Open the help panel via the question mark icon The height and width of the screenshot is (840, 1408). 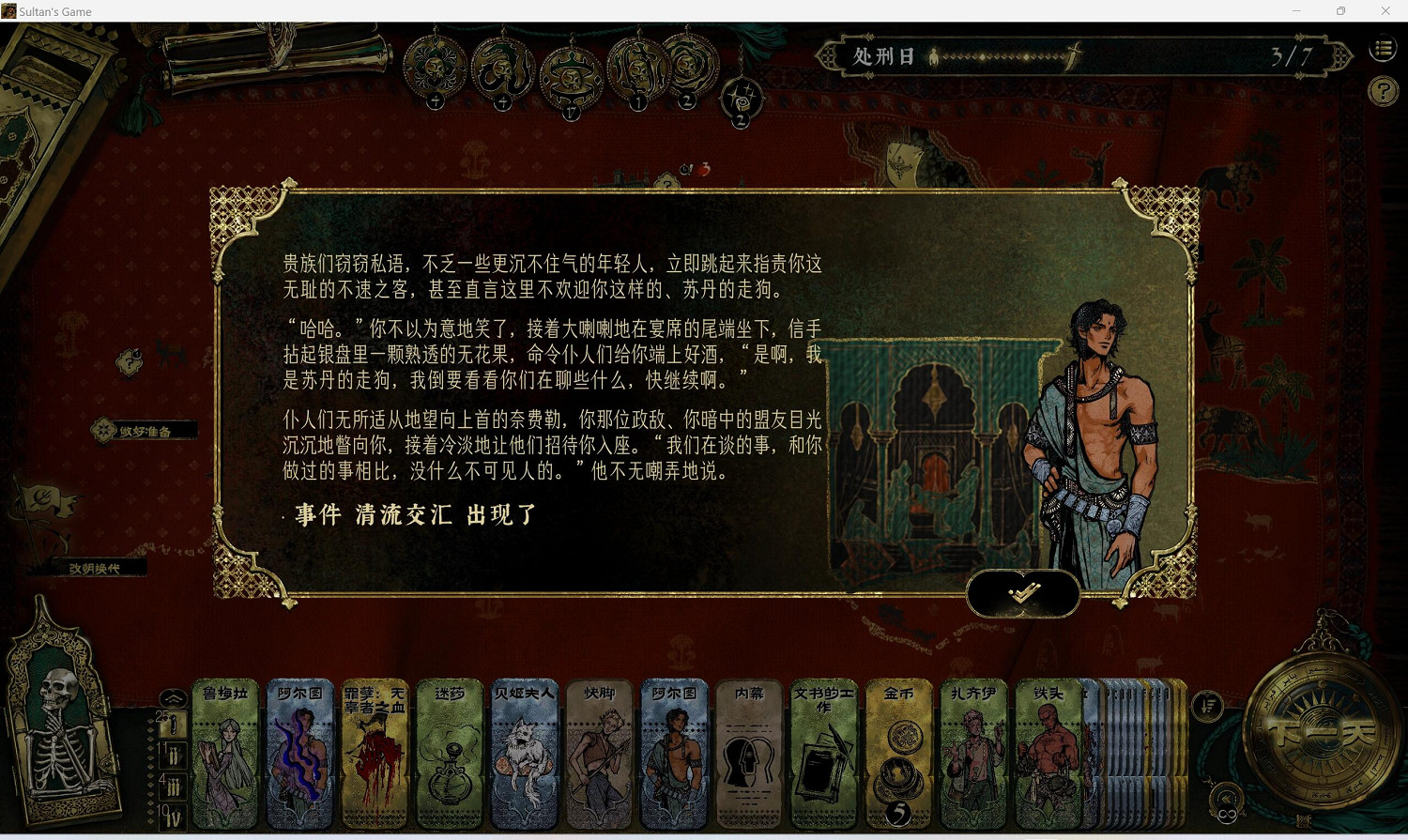coord(1382,91)
